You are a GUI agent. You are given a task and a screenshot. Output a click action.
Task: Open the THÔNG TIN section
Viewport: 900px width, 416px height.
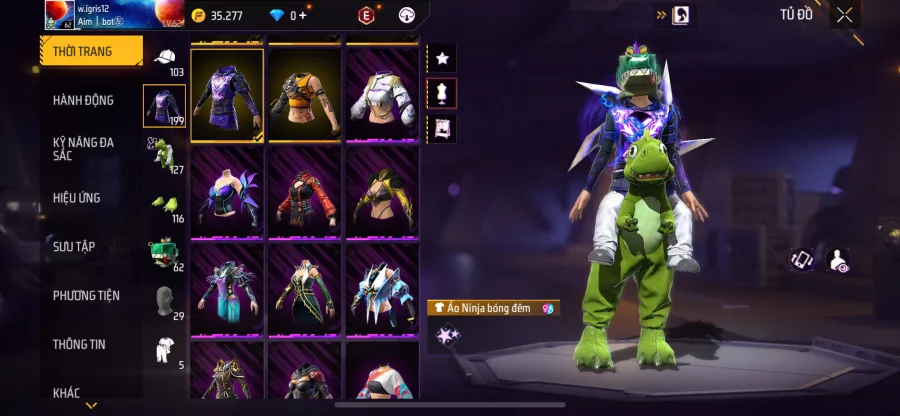(79, 344)
